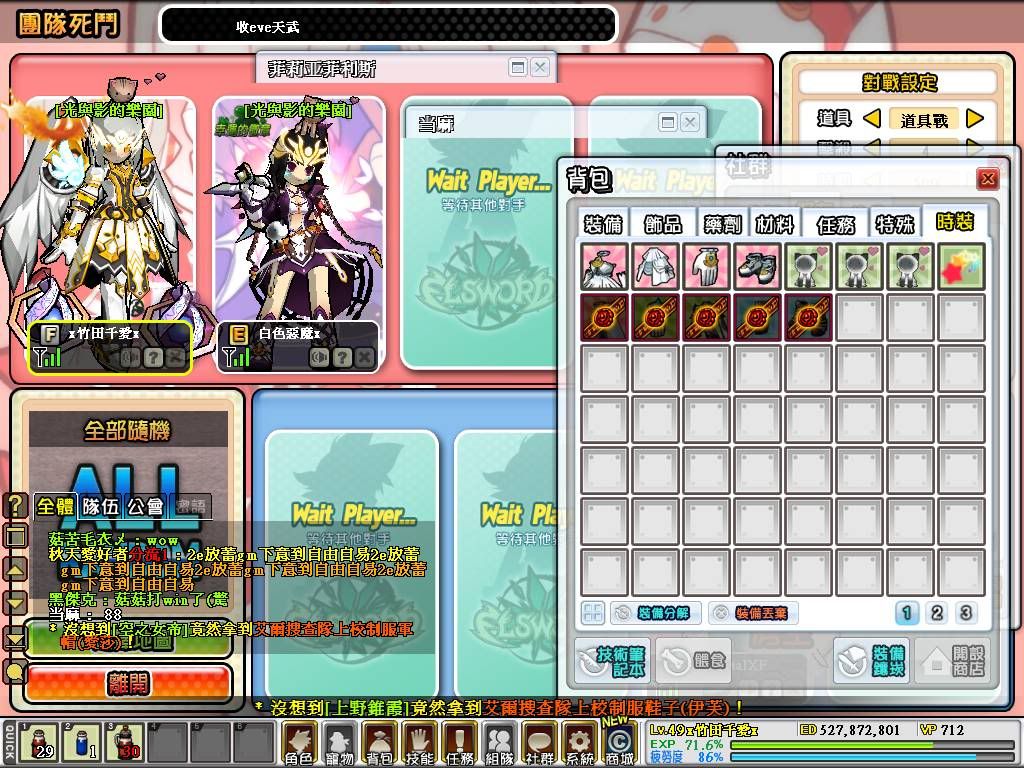Select the white gloves costume item

[707, 267]
